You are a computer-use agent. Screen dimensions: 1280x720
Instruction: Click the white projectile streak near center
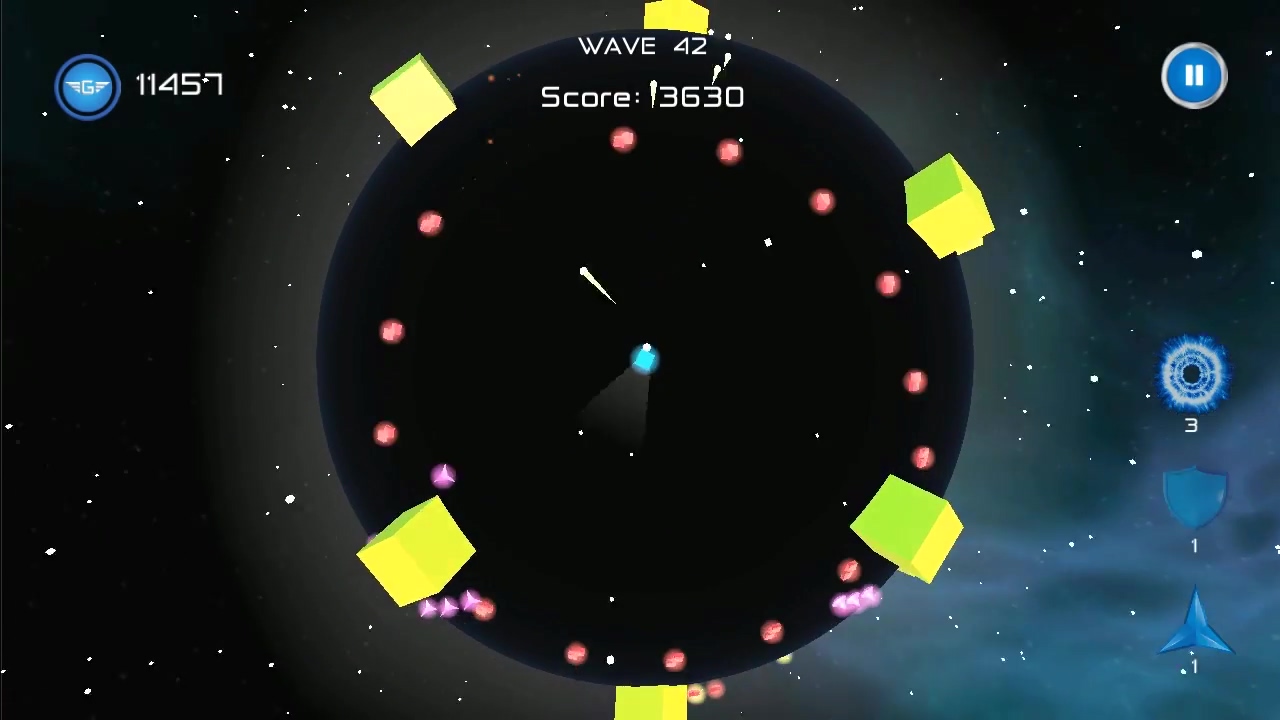(x=596, y=283)
